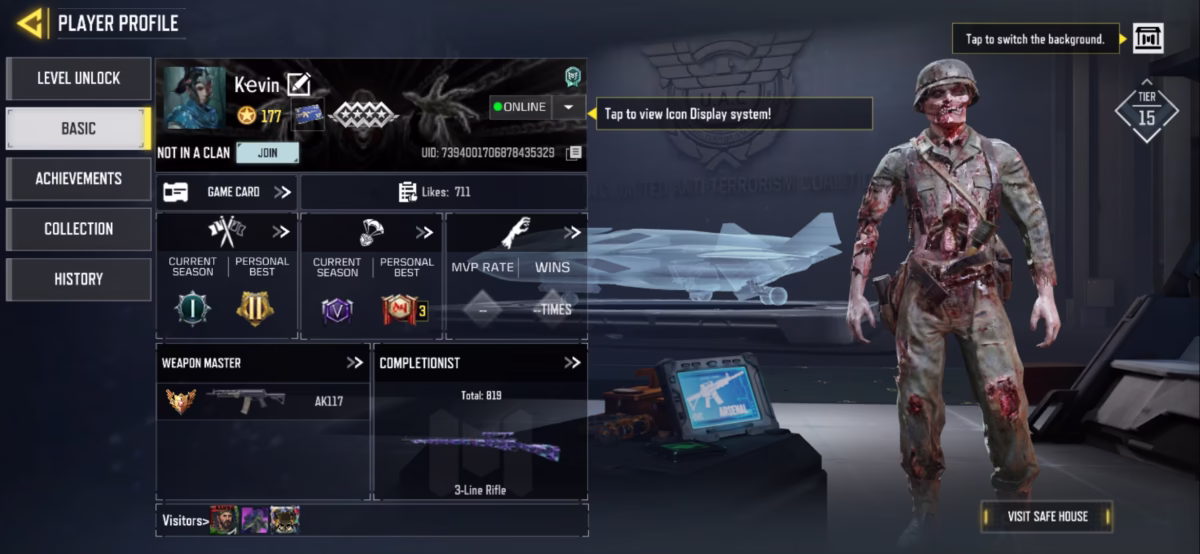Select the AK117 weapon master row

pyautogui.click(x=263, y=401)
